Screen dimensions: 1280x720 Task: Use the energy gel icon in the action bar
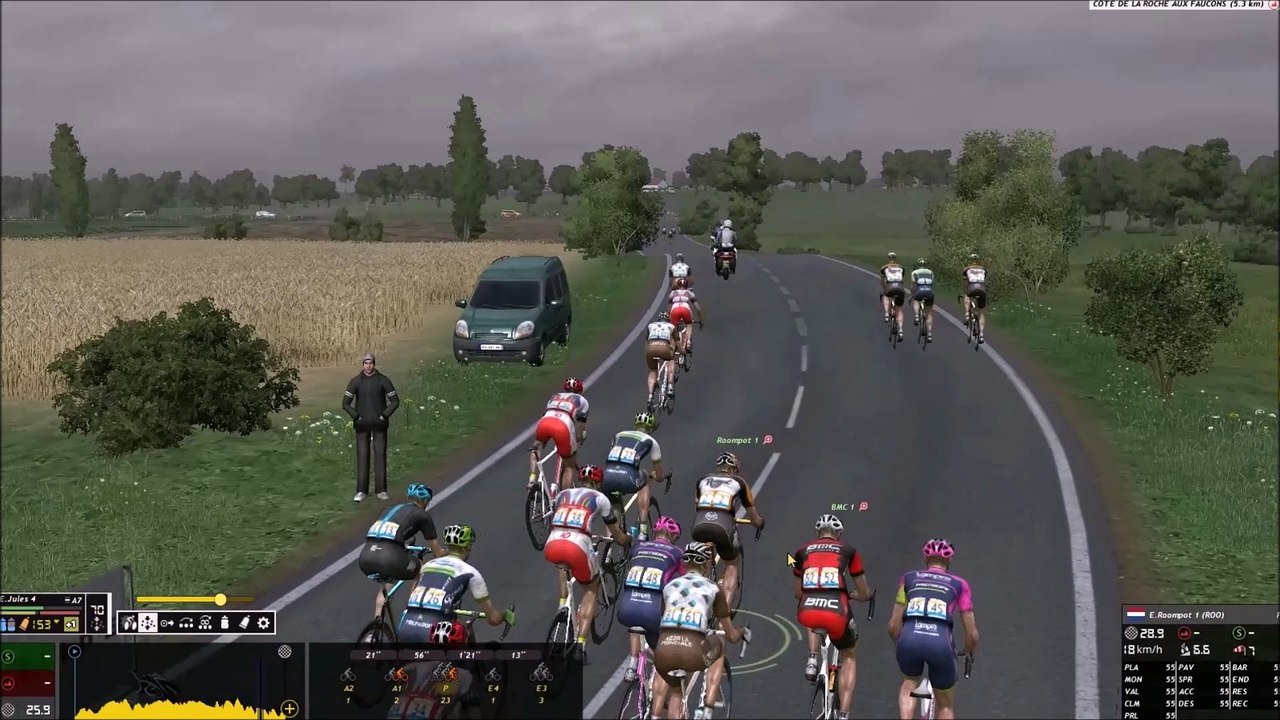pos(244,623)
